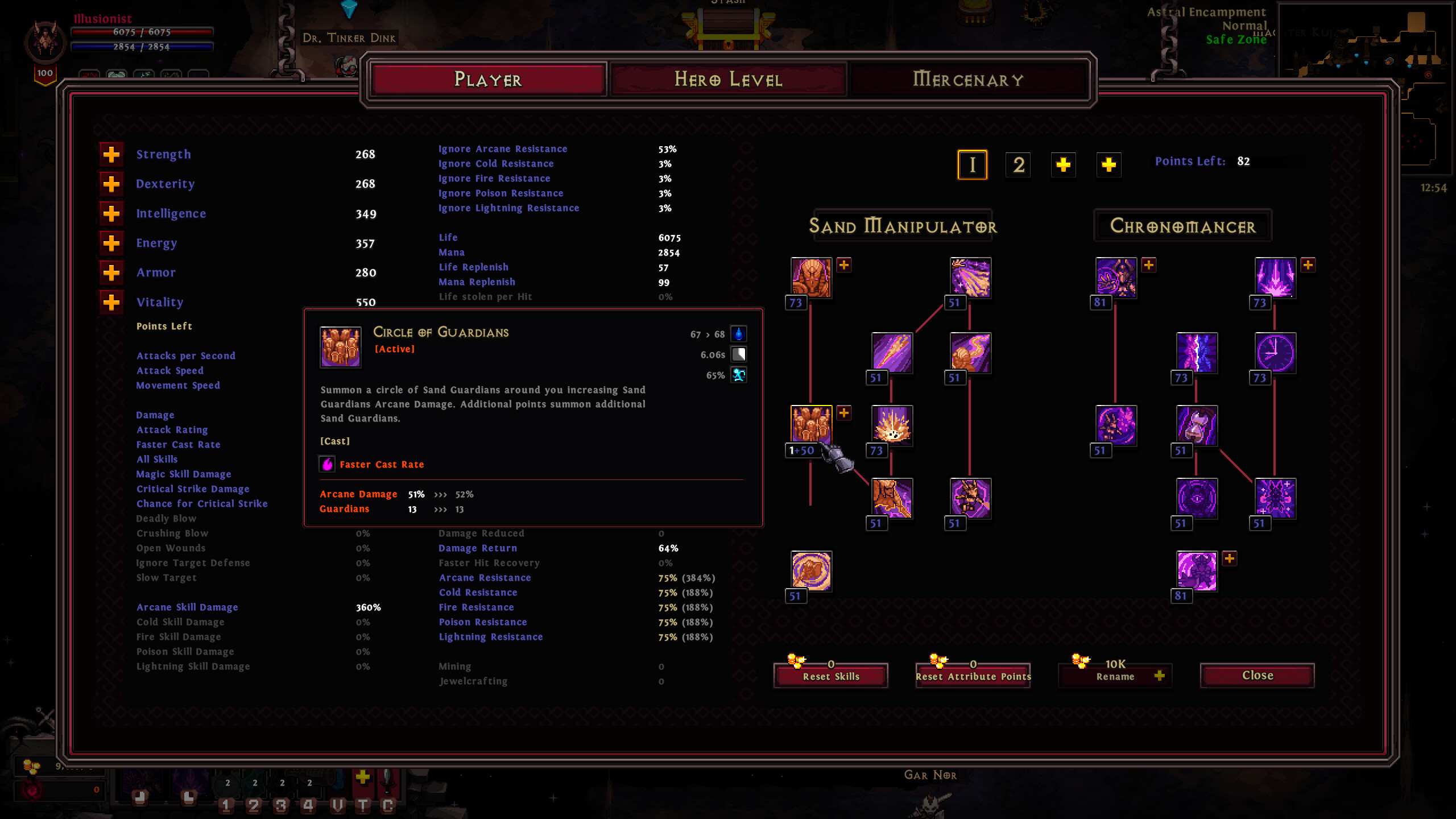Switch to skill tree page 2
The width and height of the screenshot is (1456, 819).
coord(1019,165)
